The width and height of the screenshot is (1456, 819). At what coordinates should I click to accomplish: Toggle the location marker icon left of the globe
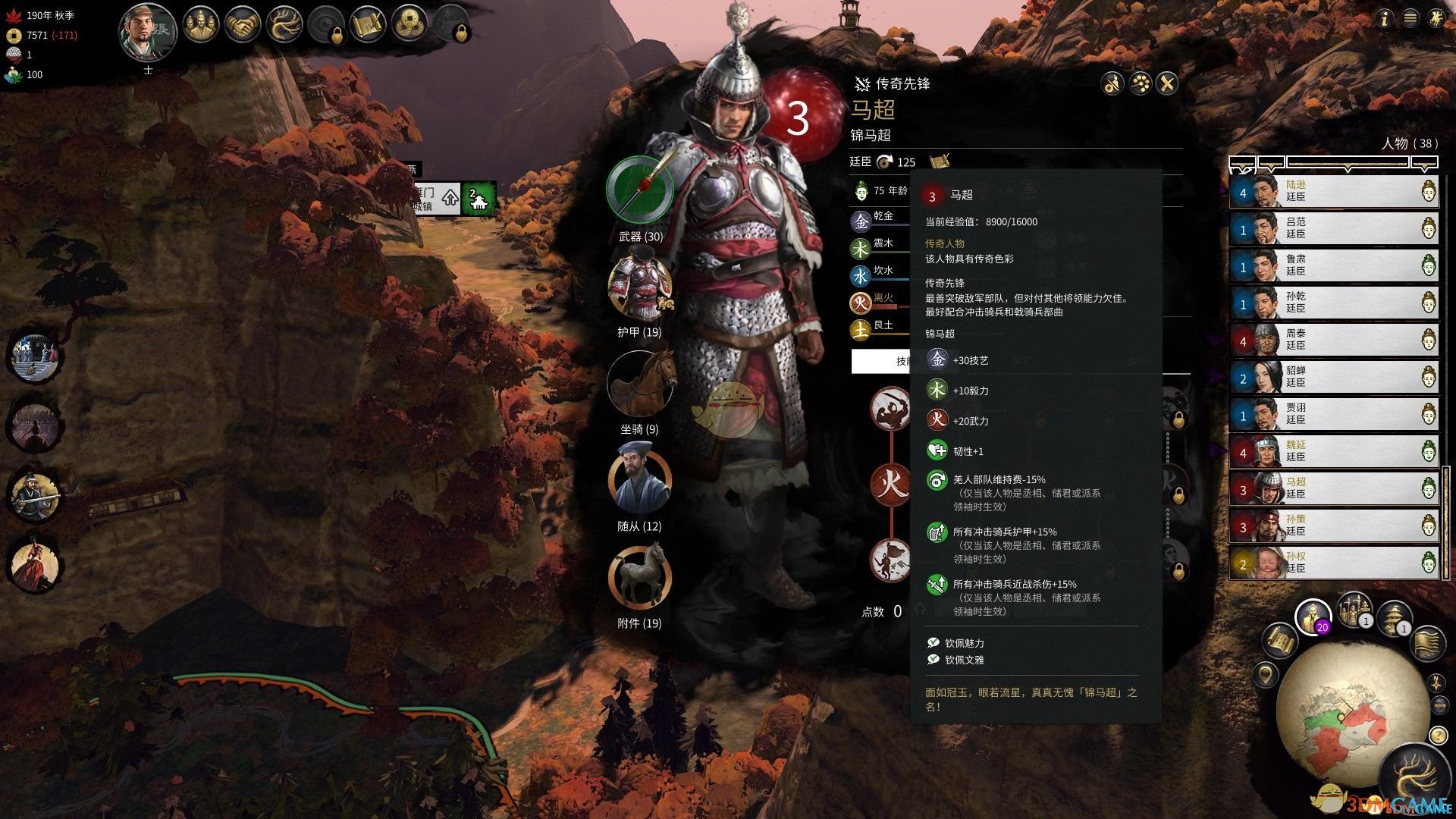(1265, 674)
